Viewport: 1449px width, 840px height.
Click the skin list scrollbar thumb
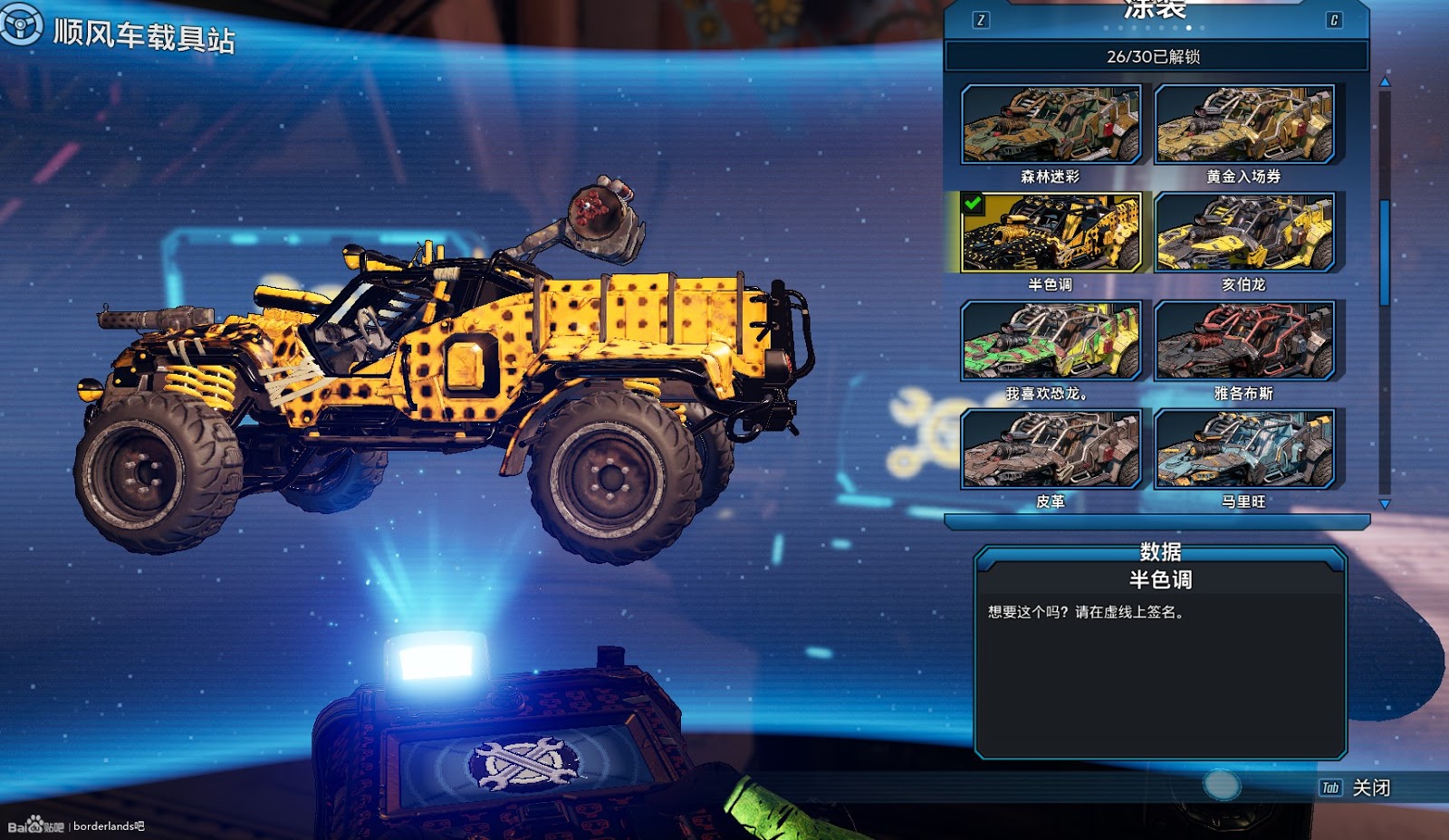1384,253
